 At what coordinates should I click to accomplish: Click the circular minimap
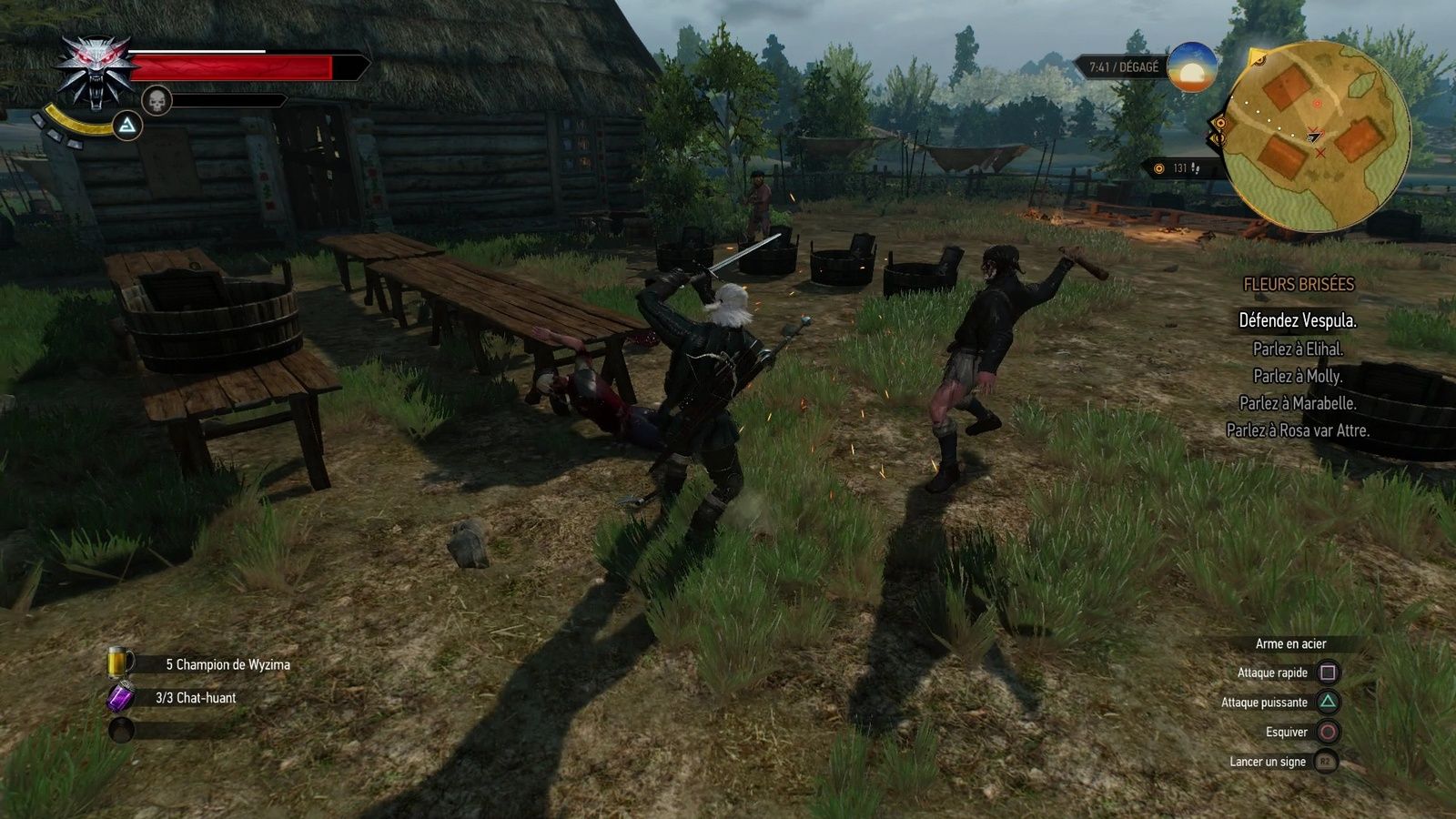point(1316,136)
